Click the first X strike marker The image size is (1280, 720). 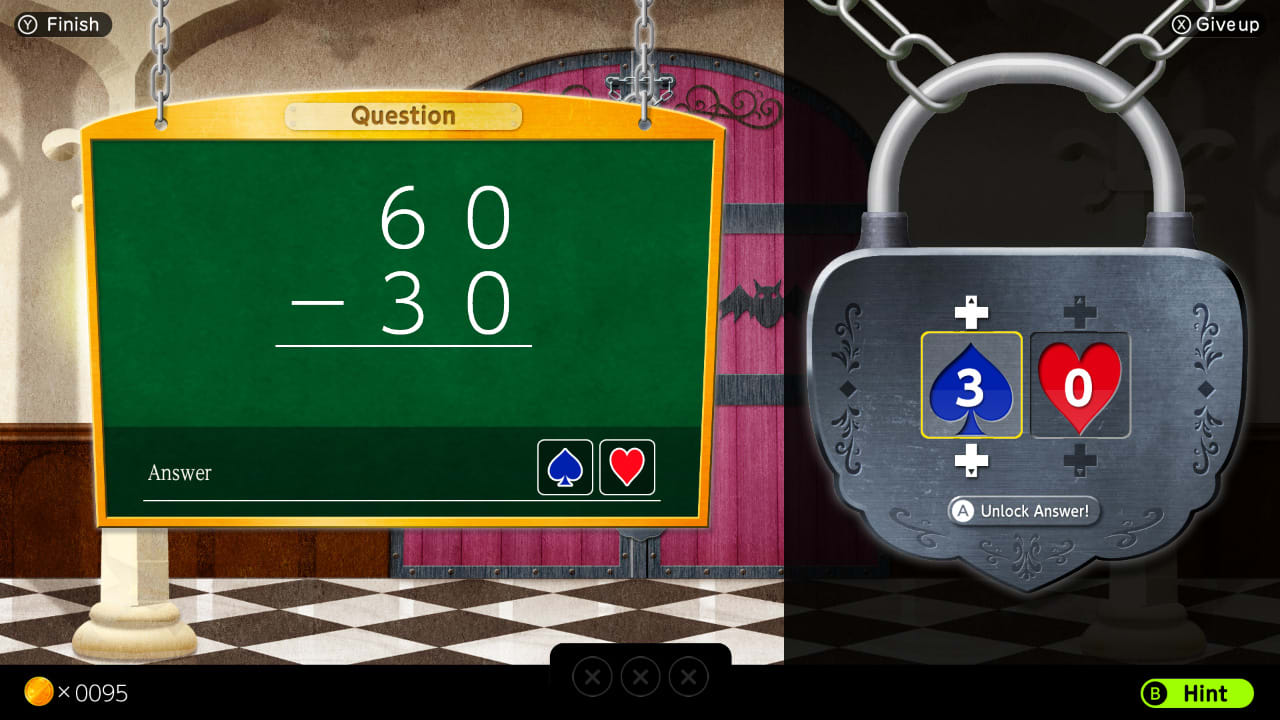[x=592, y=676]
